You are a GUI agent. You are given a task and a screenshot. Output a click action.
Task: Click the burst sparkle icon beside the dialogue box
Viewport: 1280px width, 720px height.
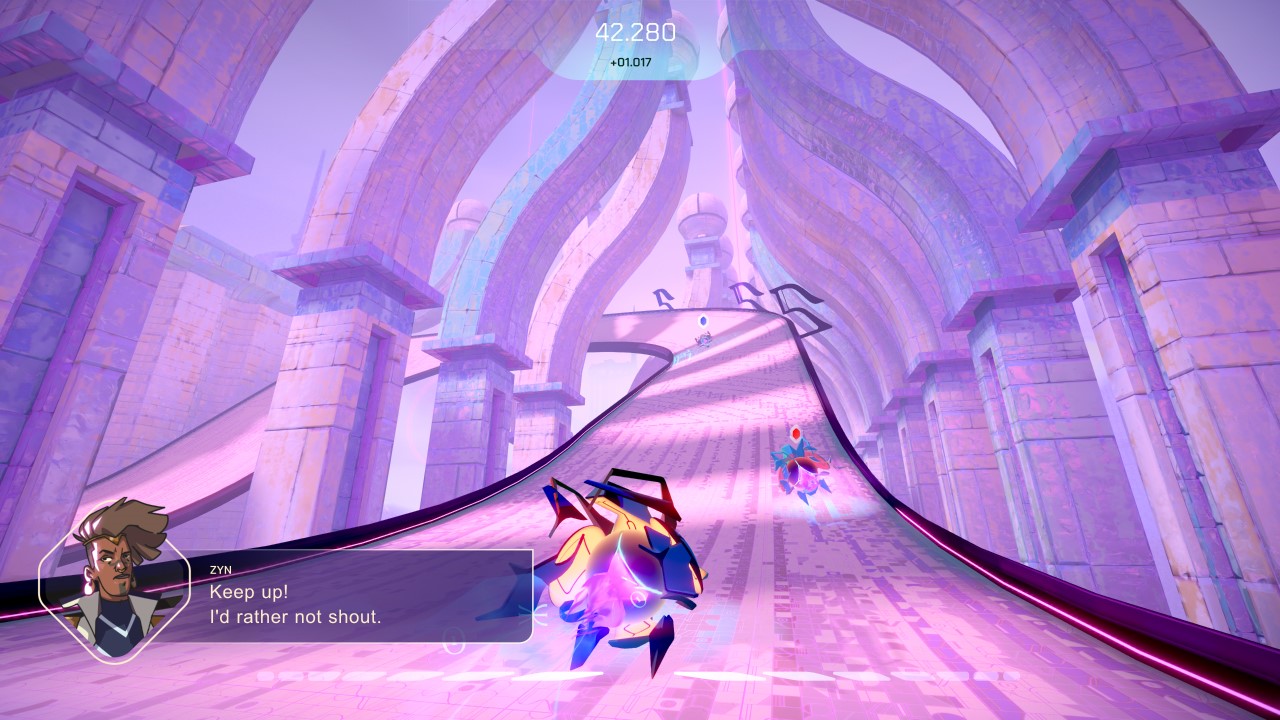[535, 613]
